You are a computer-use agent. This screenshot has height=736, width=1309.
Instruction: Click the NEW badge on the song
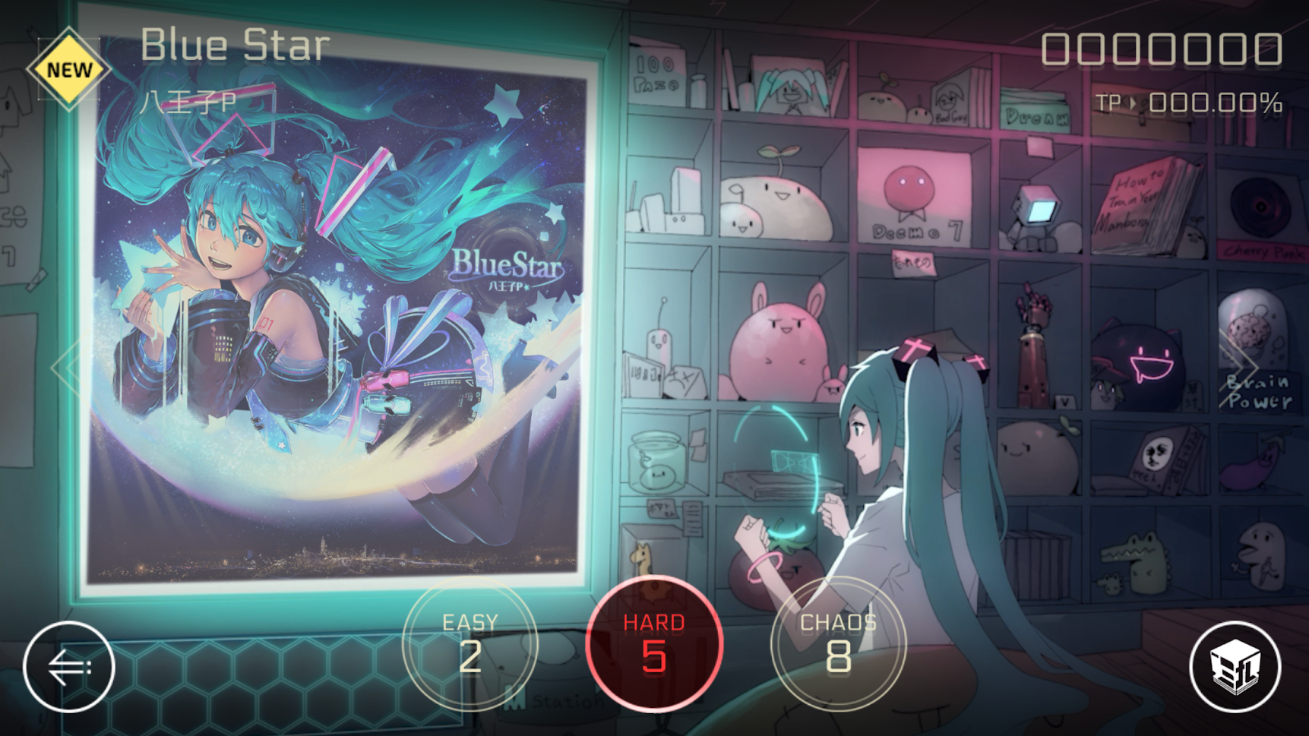[71, 68]
